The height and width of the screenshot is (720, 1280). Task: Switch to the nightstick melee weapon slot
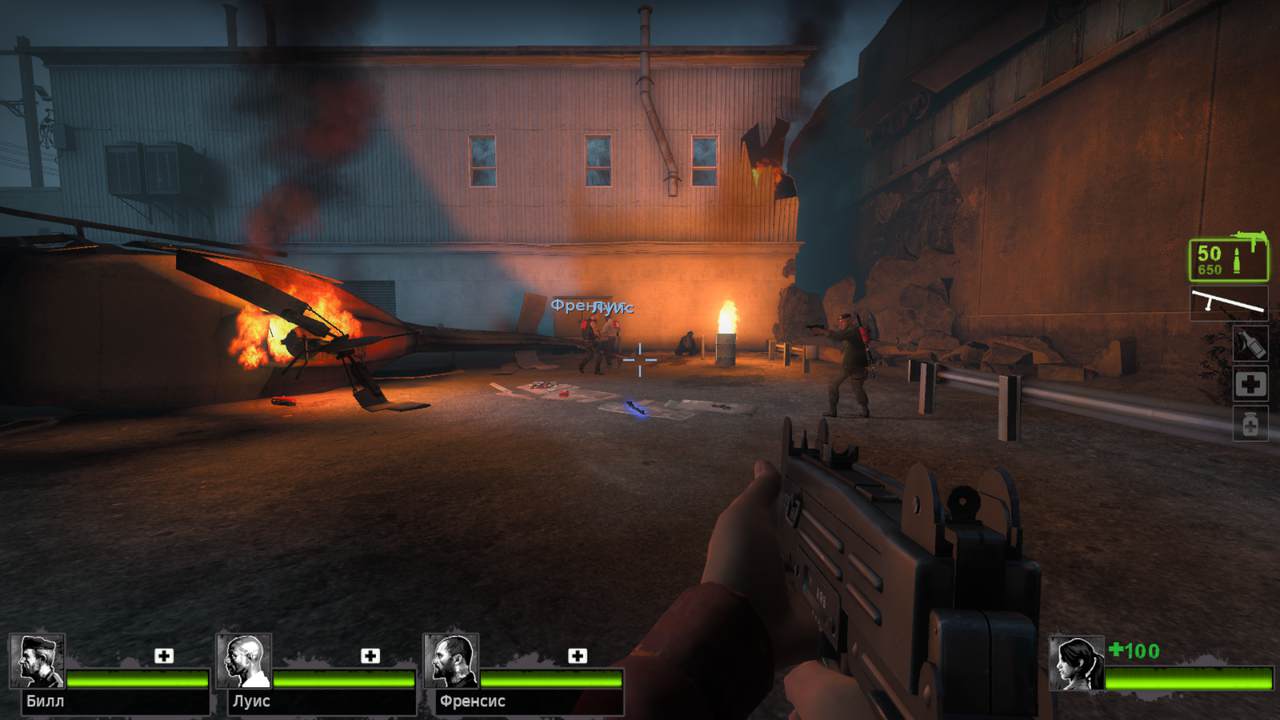pyautogui.click(x=1228, y=303)
